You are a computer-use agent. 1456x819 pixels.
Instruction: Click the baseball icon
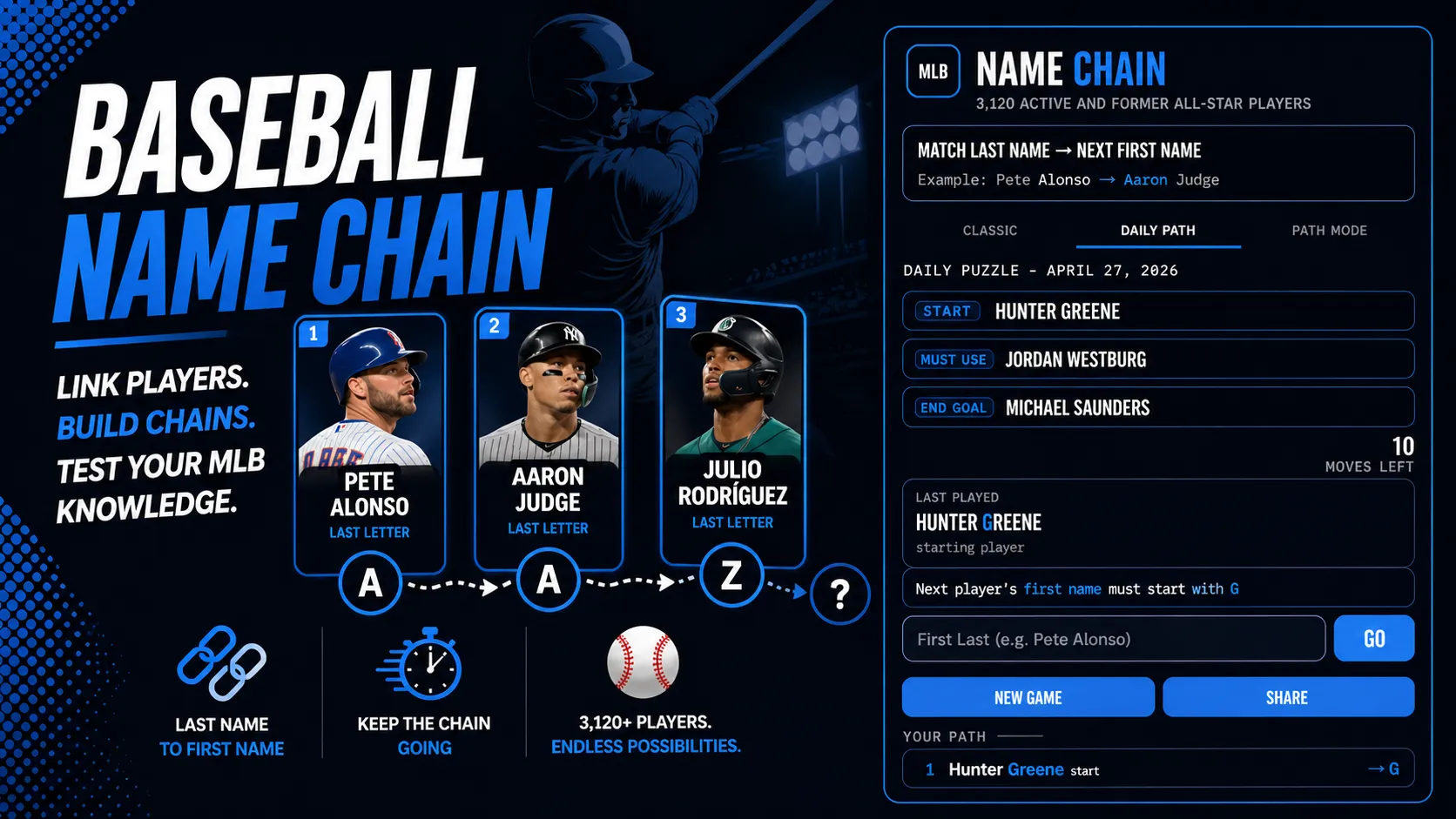click(x=644, y=663)
